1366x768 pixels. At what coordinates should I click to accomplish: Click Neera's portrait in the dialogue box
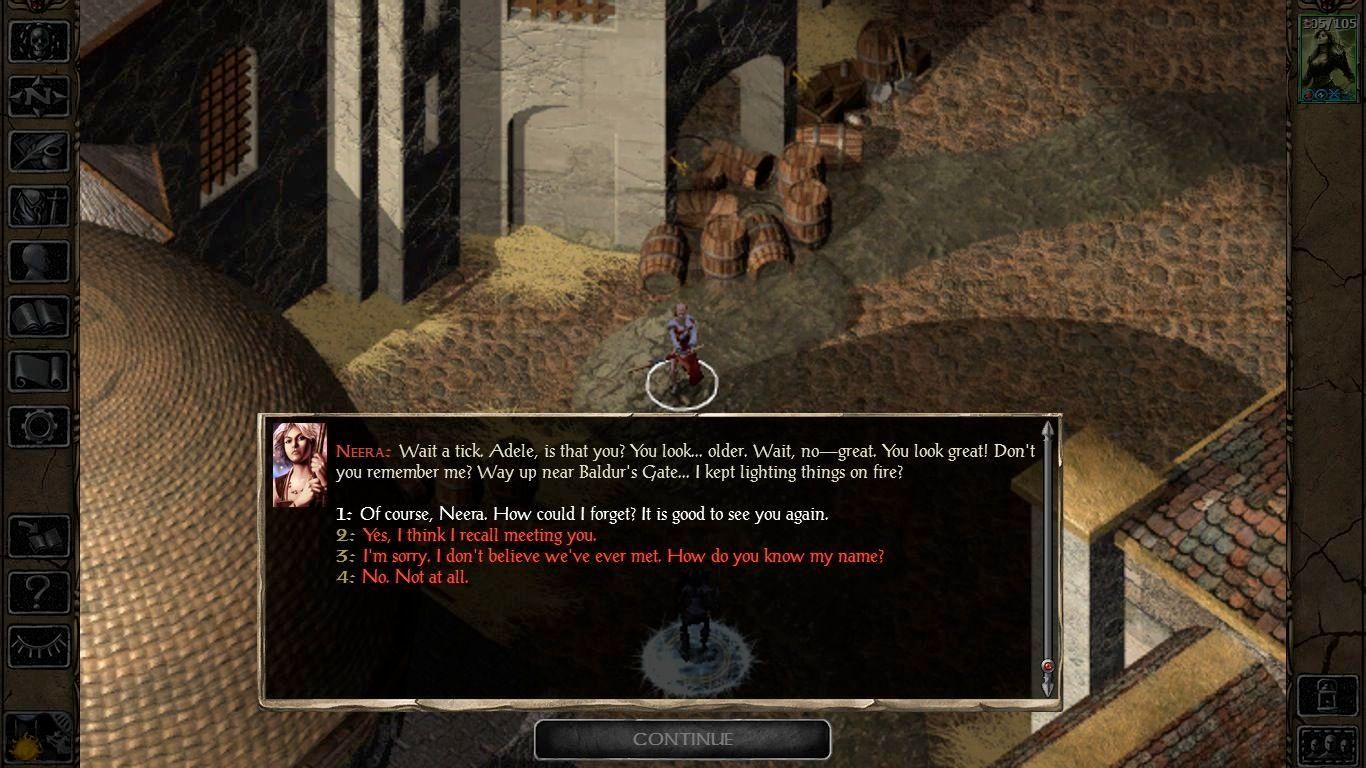pyautogui.click(x=300, y=465)
